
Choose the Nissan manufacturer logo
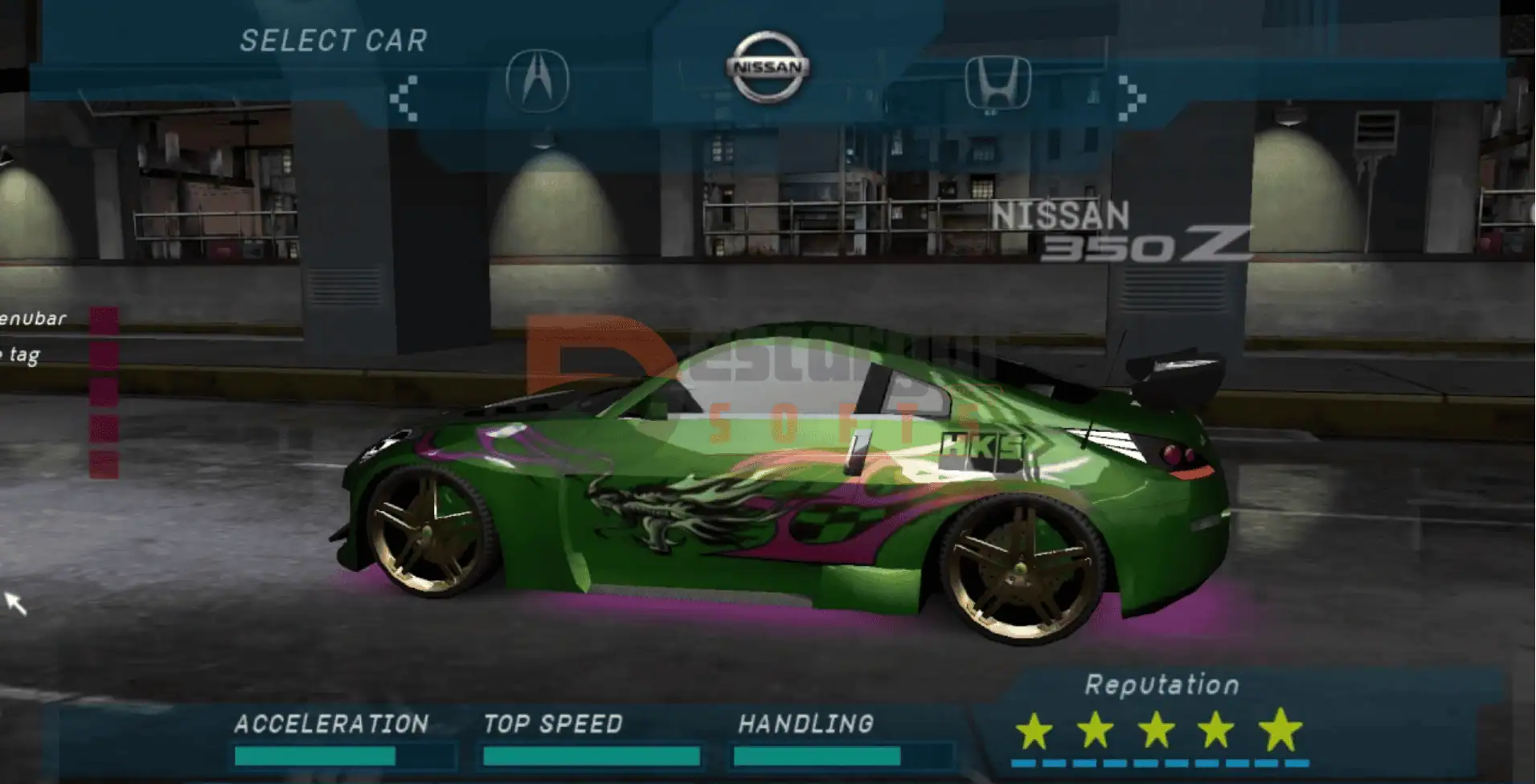click(x=768, y=68)
